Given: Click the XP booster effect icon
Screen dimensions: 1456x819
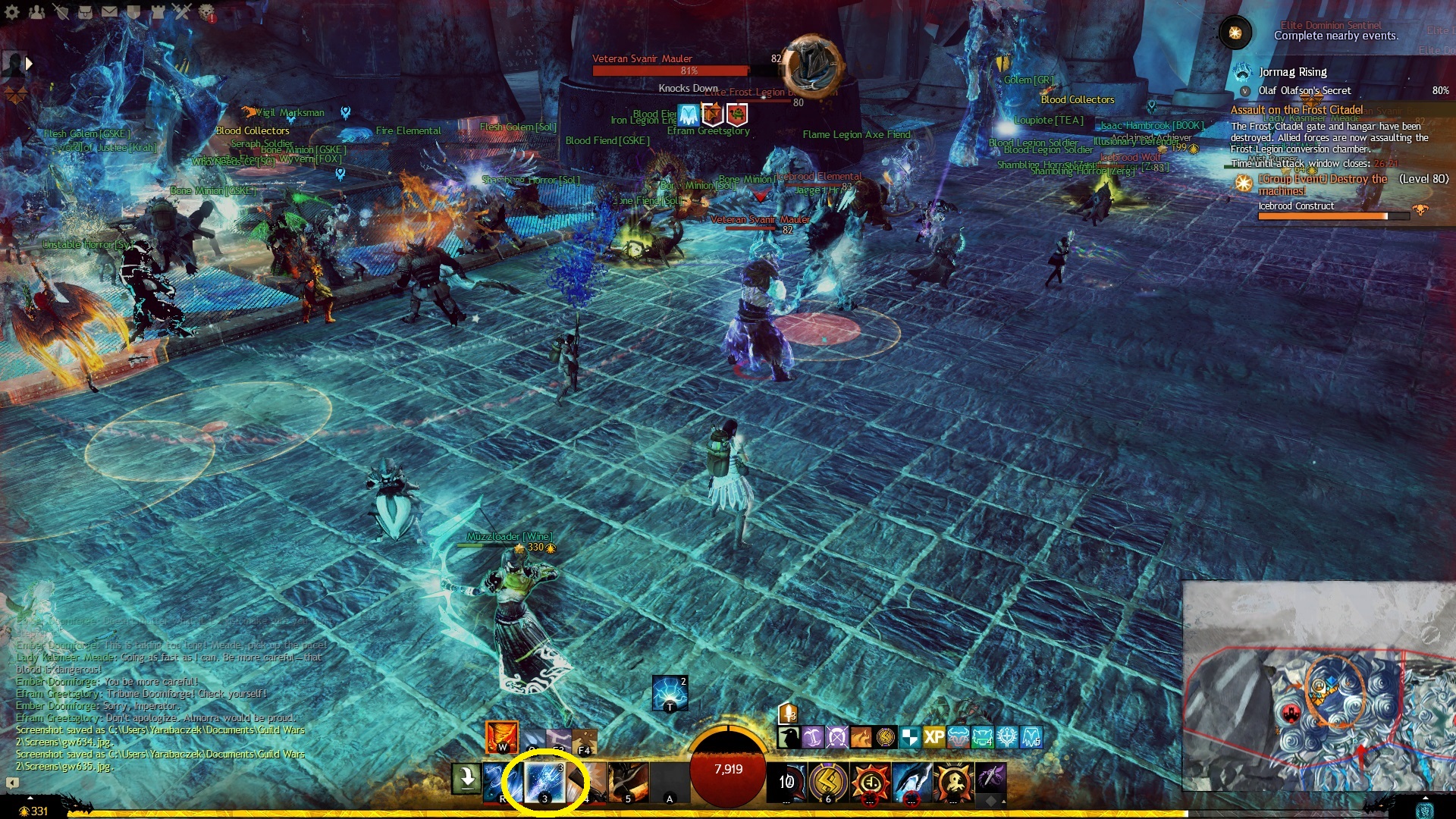Looking at the screenshot, I should [x=934, y=736].
